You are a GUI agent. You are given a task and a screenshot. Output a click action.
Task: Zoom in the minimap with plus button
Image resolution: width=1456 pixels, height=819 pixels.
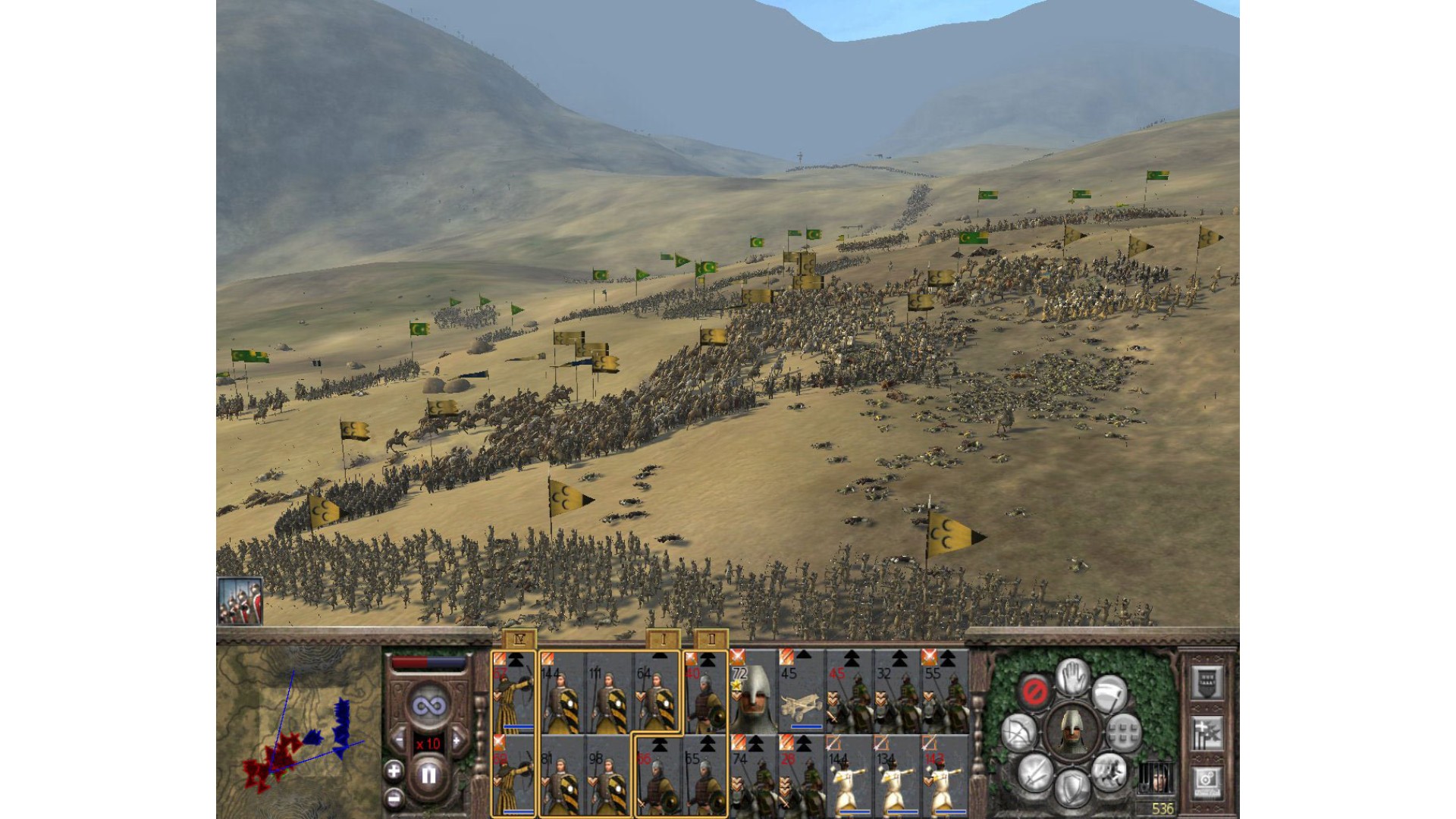tap(394, 772)
